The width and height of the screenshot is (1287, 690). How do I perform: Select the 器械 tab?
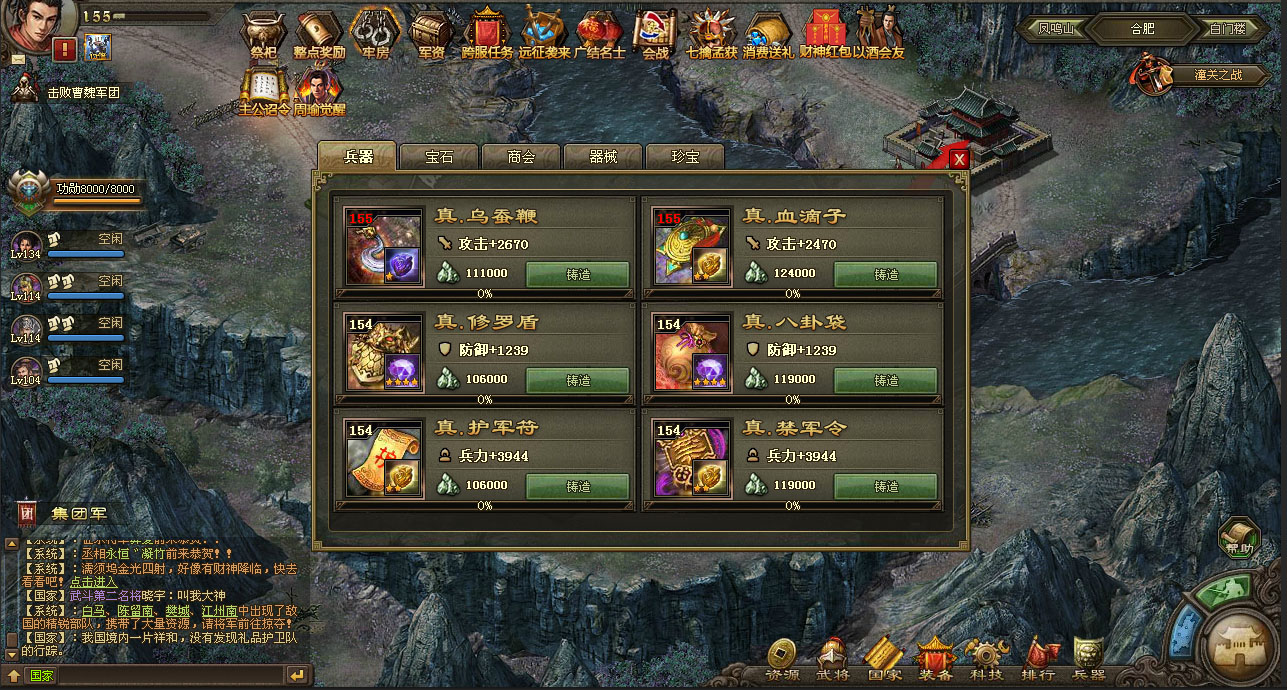click(x=603, y=157)
